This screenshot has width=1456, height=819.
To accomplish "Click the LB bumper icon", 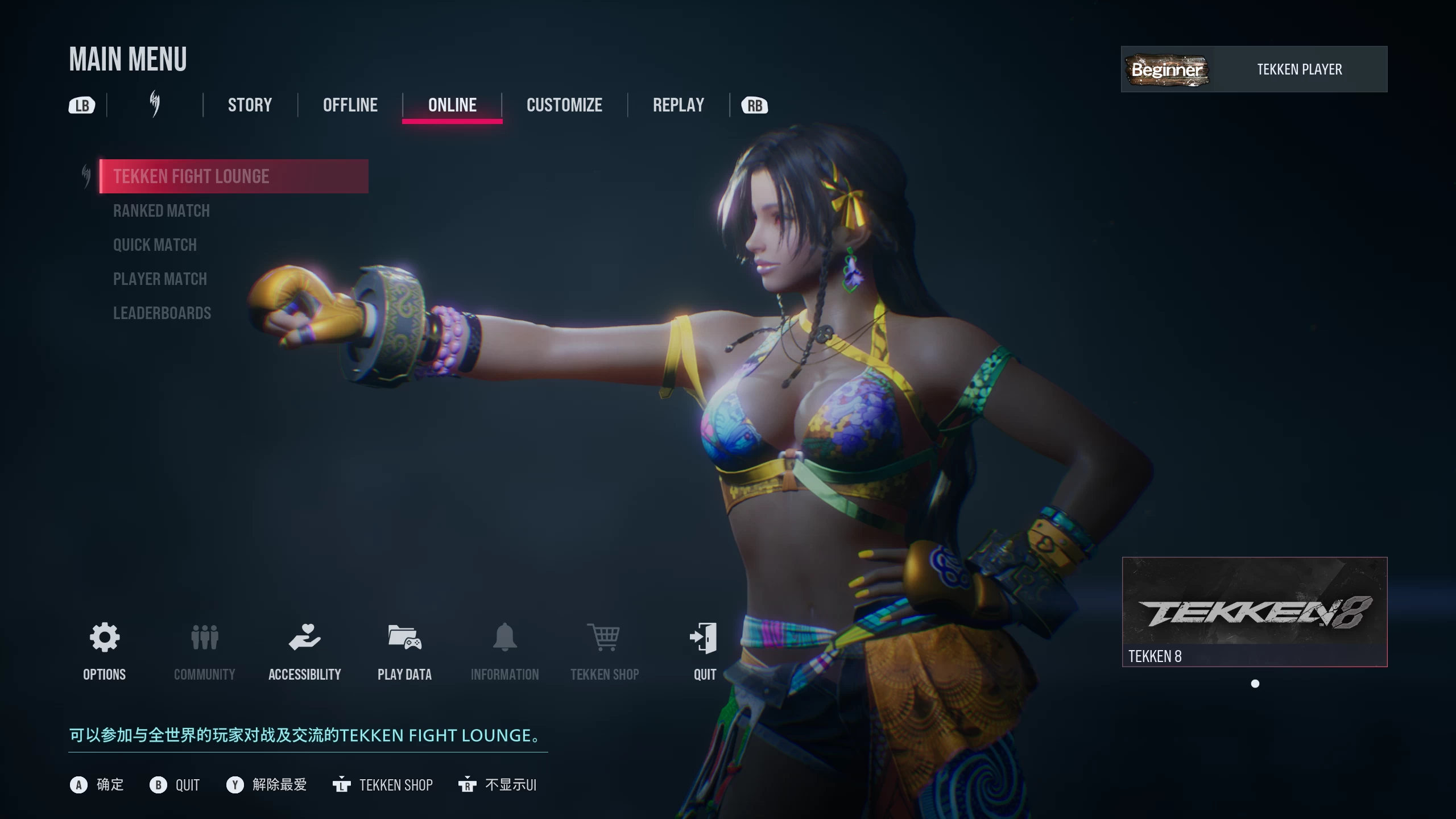I will (81, 105).
